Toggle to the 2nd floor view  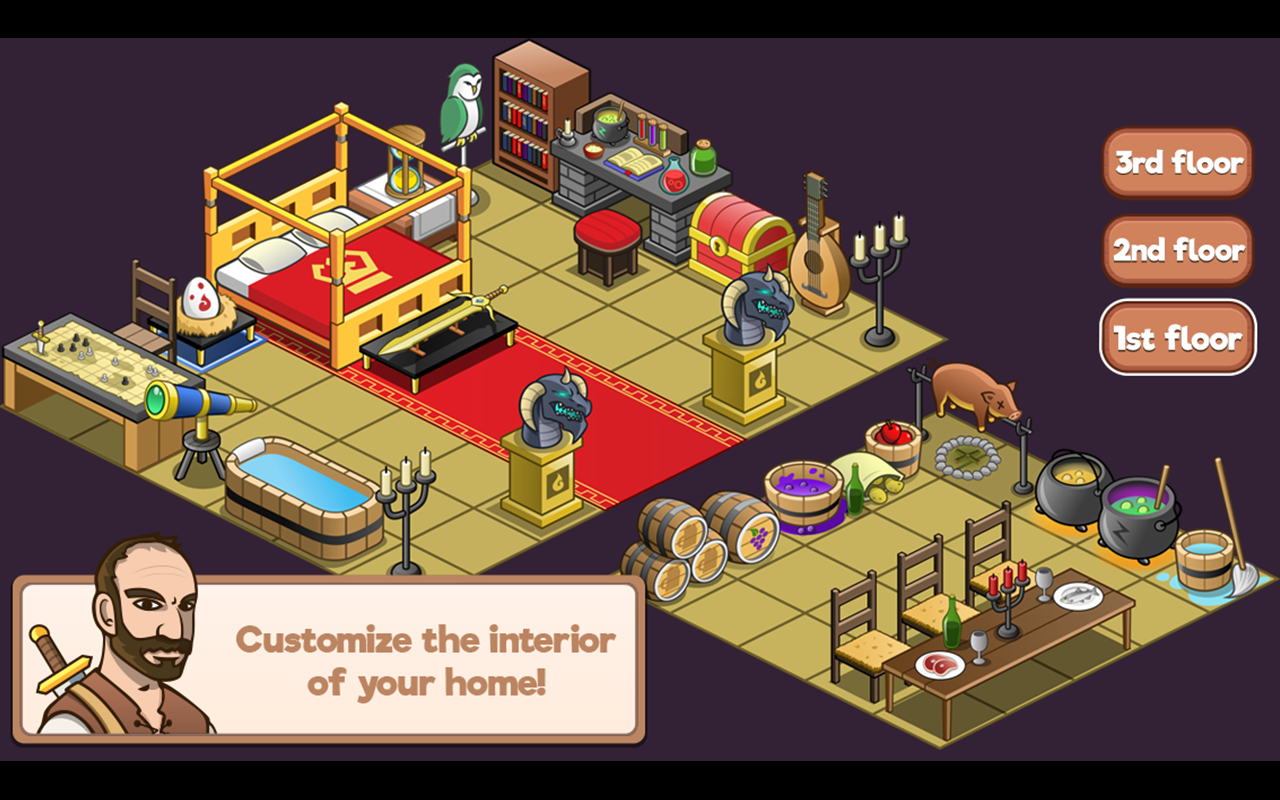tap(1176, 250)
